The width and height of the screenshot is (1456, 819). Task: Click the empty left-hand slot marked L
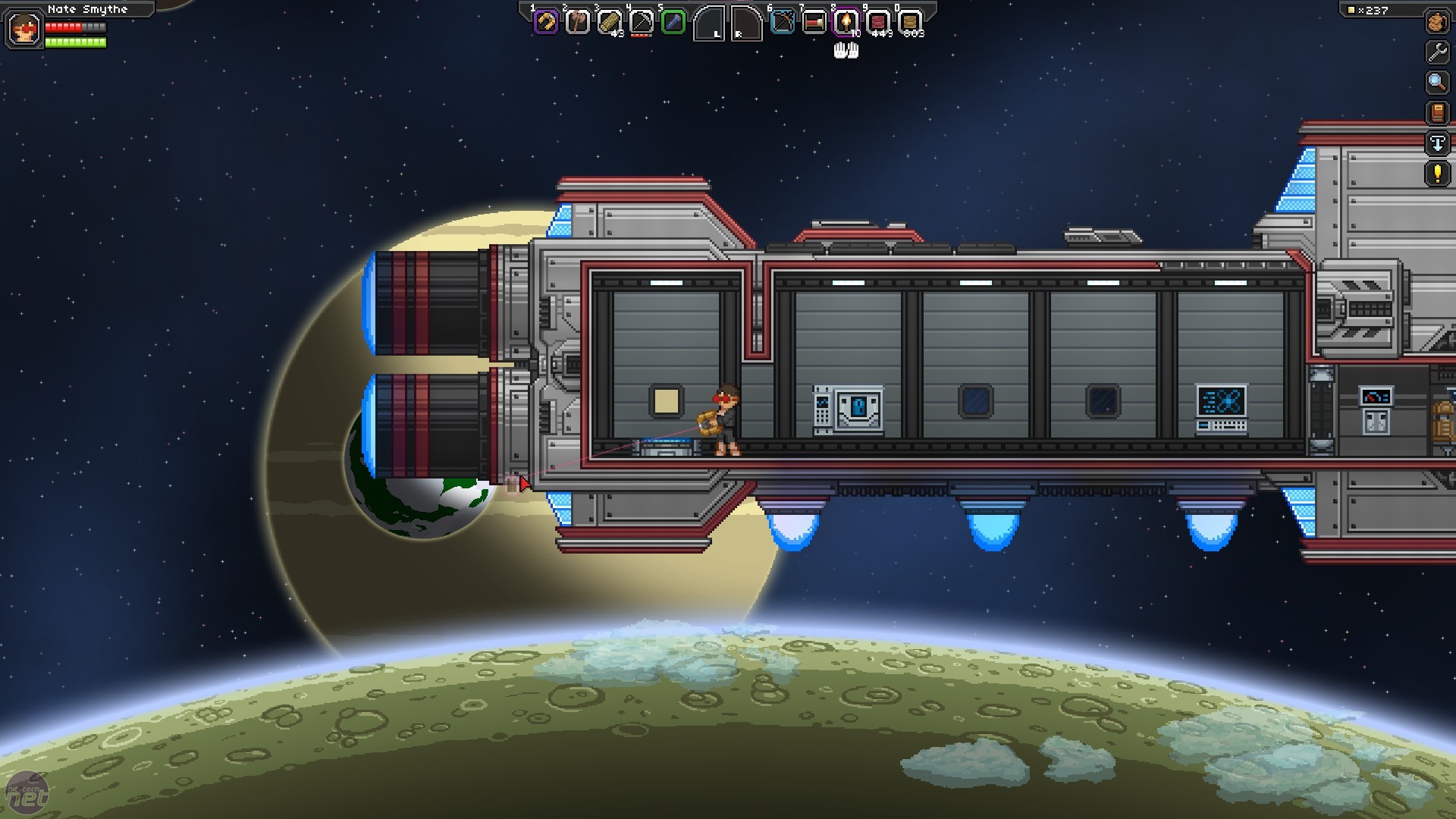click(710, 23)
